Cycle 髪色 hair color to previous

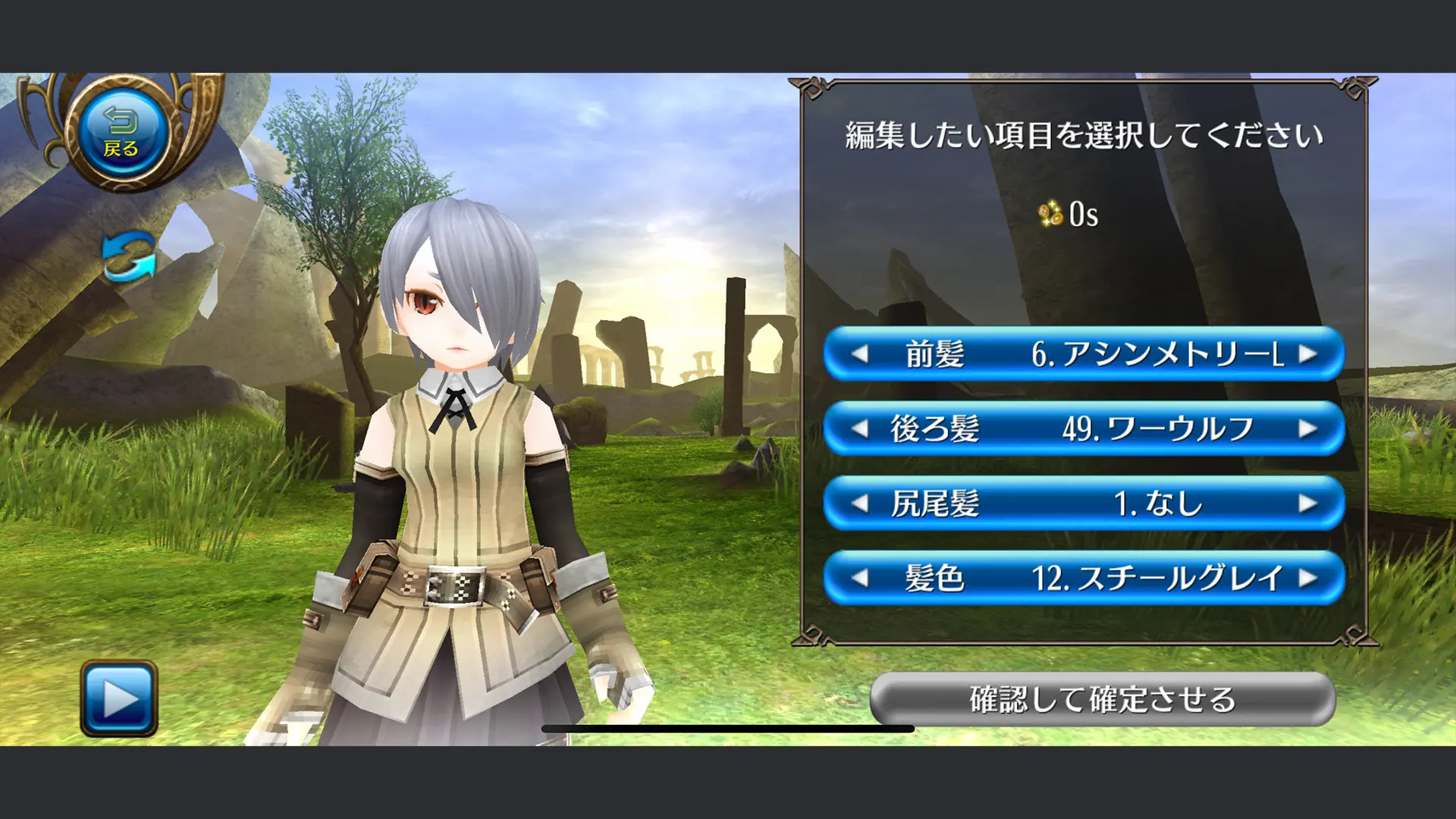[x=860, y=579]
